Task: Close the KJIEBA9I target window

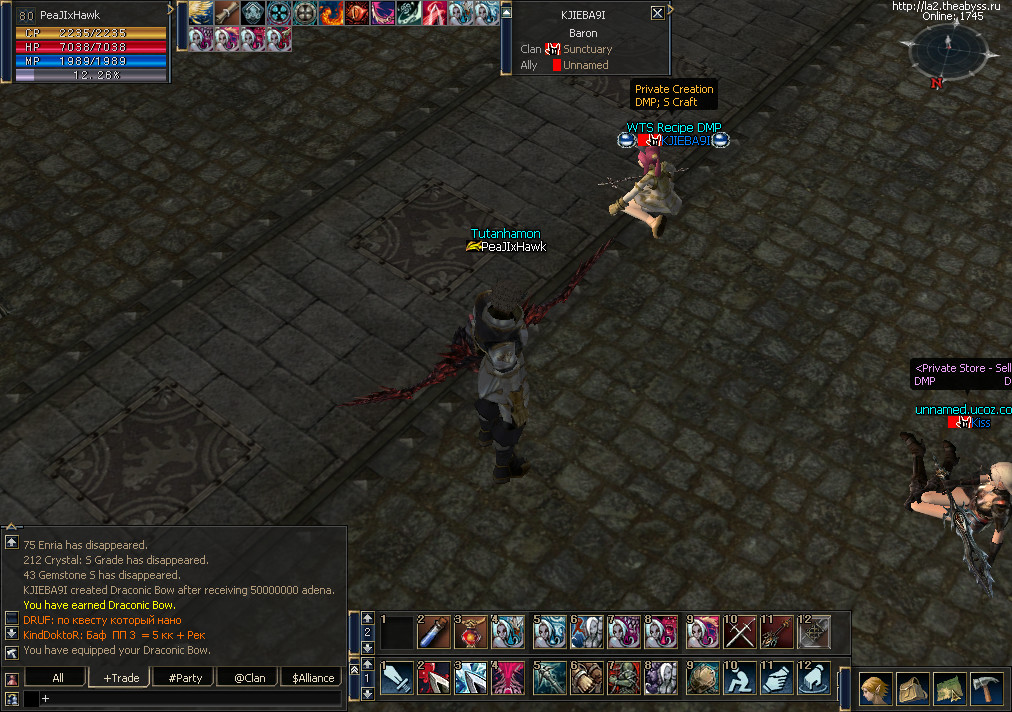Action: pos(657,13)
